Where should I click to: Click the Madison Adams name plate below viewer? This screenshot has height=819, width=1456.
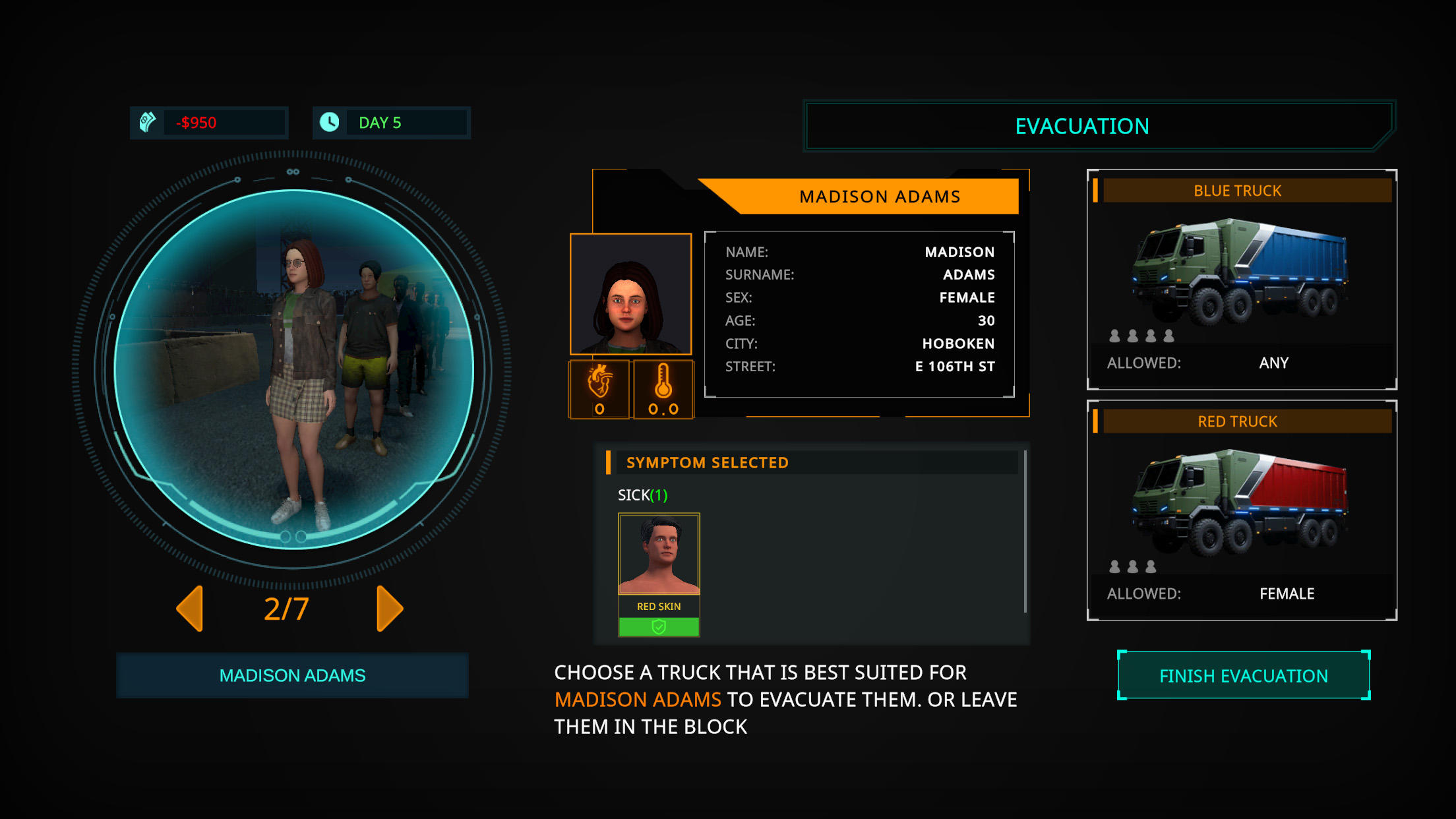(x=292, y=675)
